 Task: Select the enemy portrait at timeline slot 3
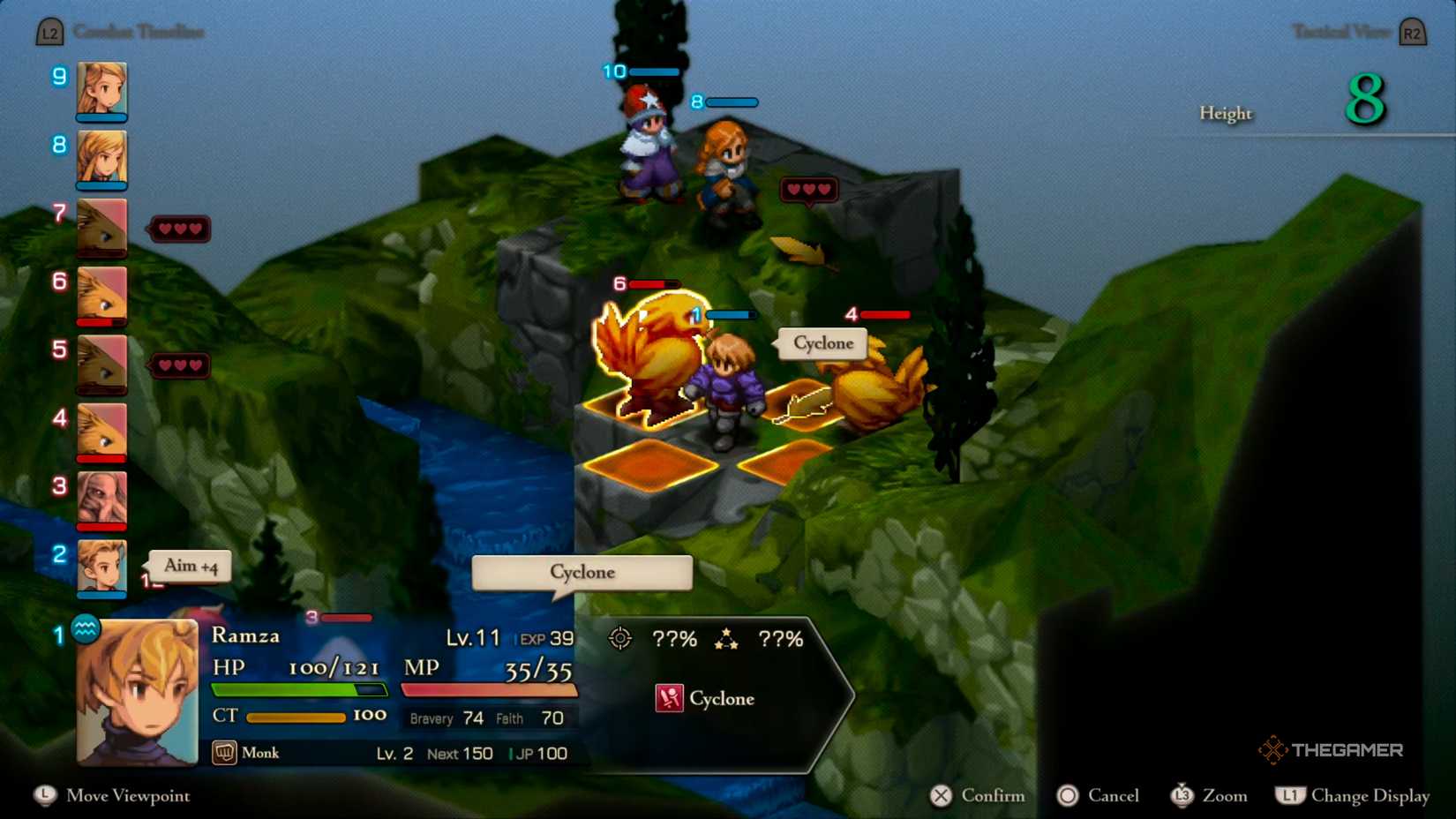(x=101, y=498)
